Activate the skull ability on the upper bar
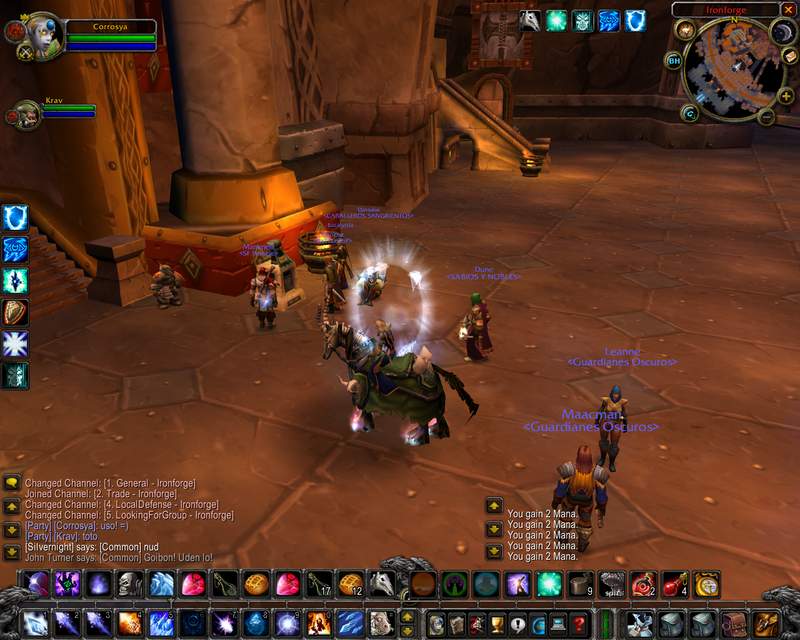800x640 pixels. tap(131, 583)
